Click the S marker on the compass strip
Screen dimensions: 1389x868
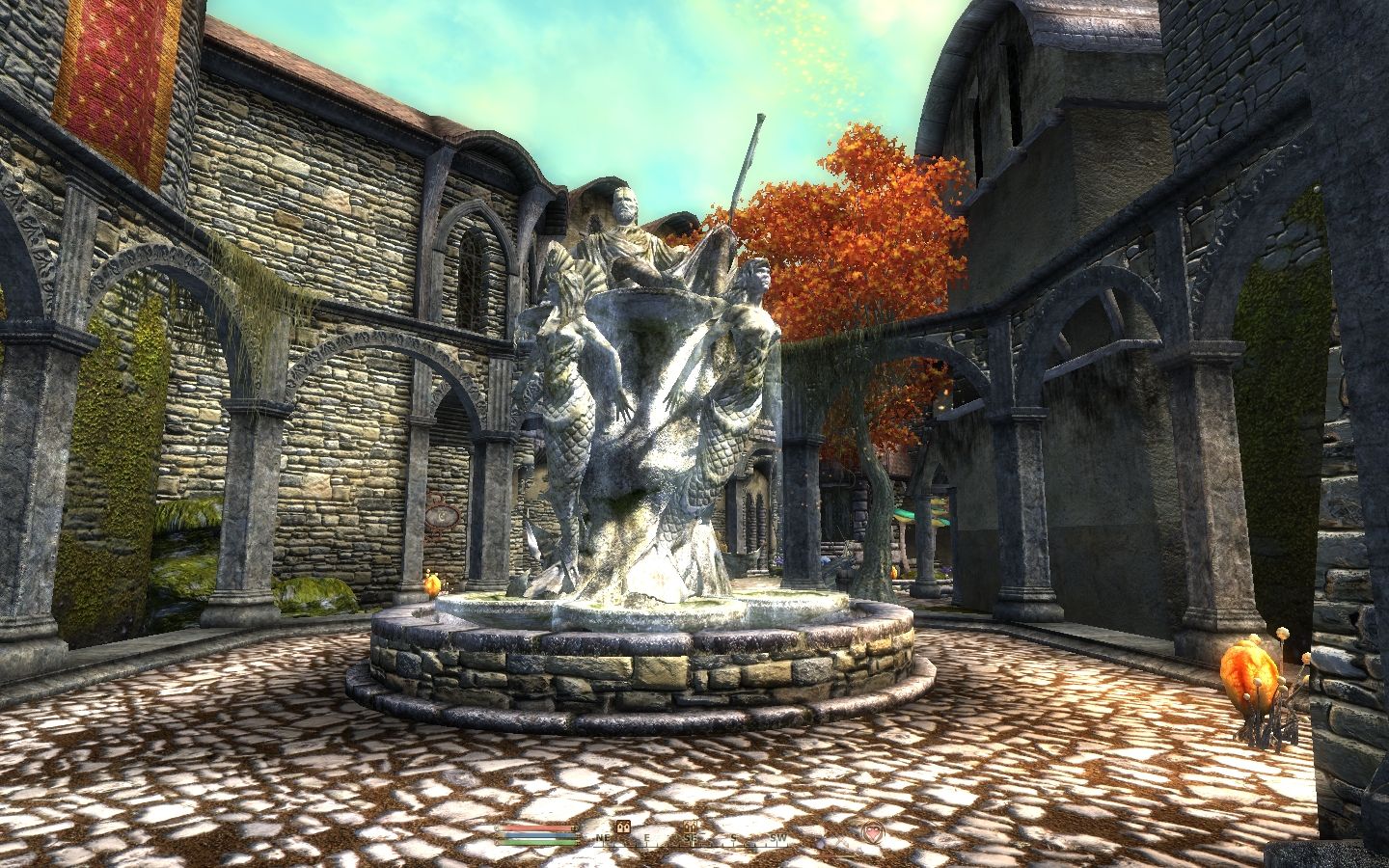coord(733,838)
